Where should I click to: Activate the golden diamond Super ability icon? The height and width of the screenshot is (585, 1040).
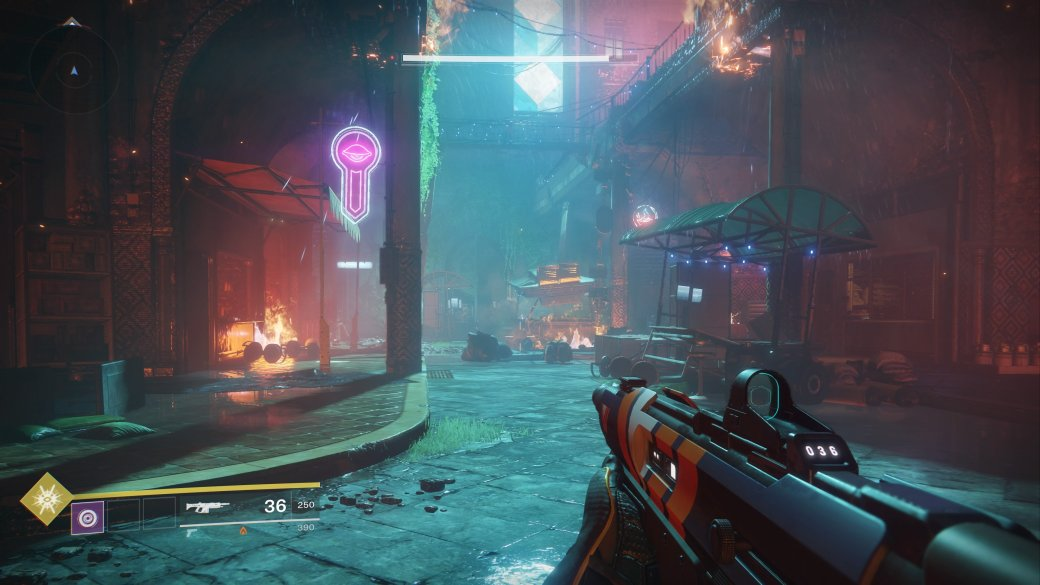click(x=44, y=500)
